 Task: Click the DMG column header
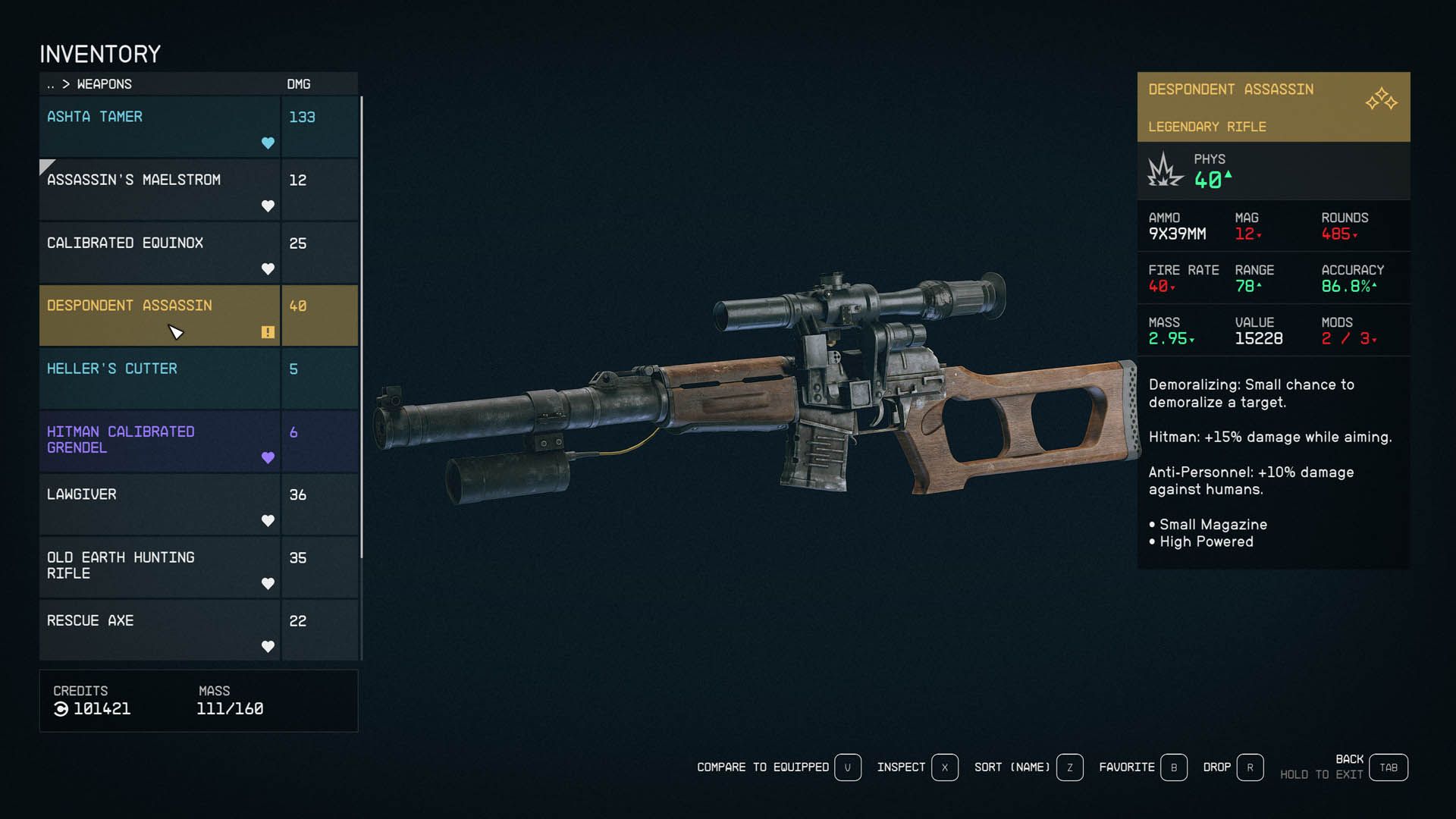(x=298, y=84)
